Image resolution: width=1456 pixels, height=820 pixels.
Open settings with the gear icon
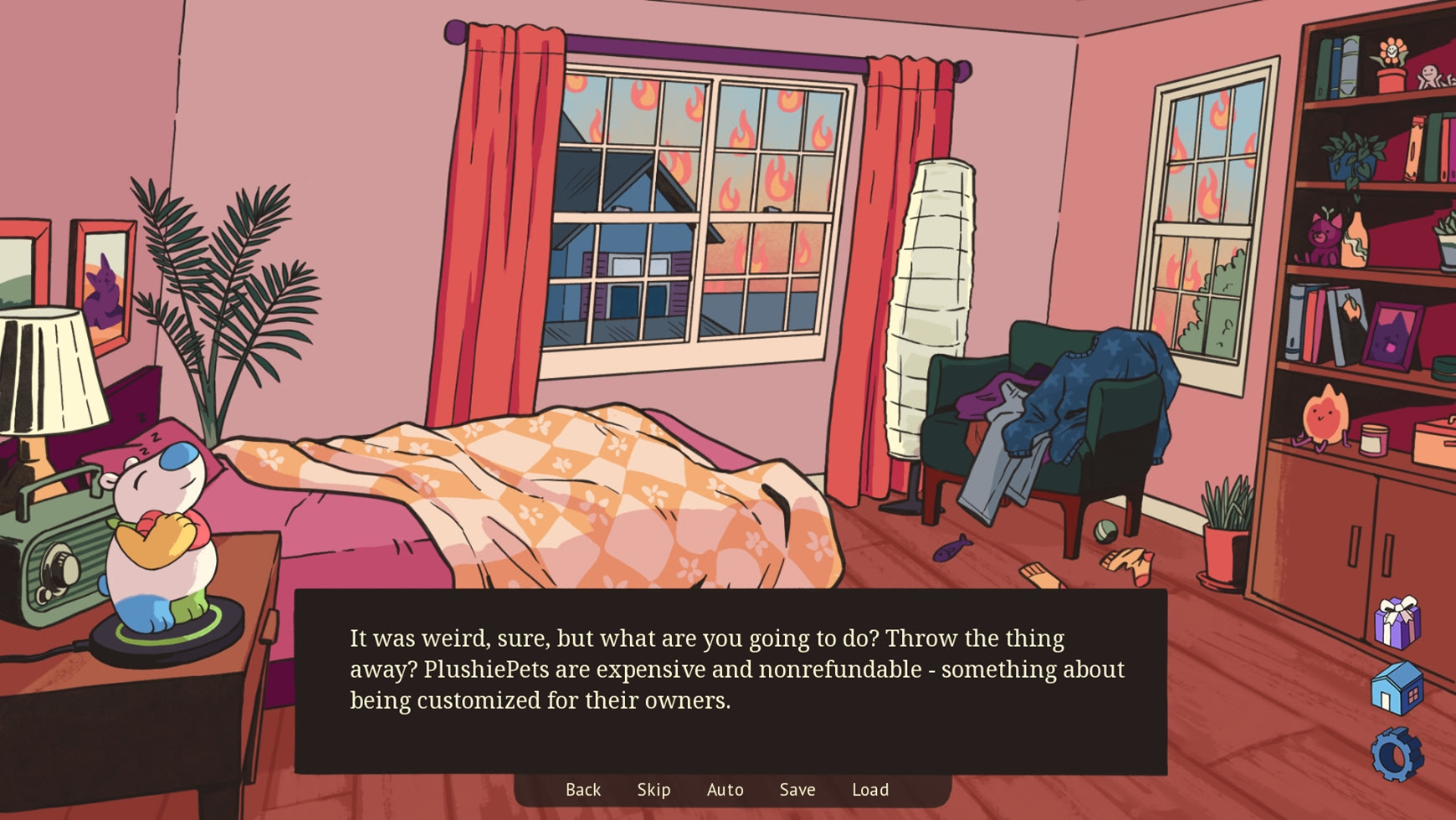1397,755
